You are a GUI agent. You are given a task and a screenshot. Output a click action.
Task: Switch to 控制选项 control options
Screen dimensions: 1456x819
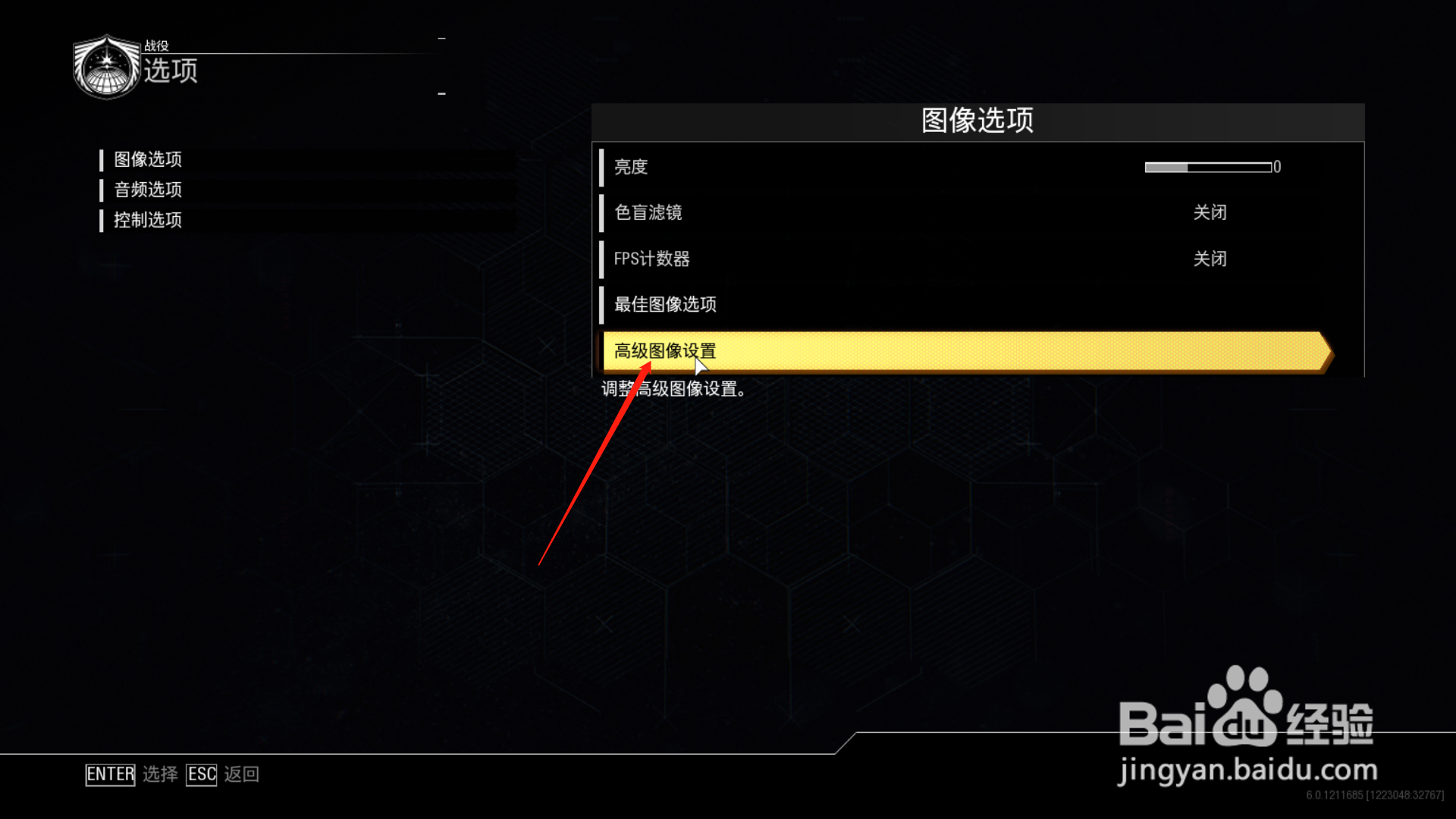(147, 220)
